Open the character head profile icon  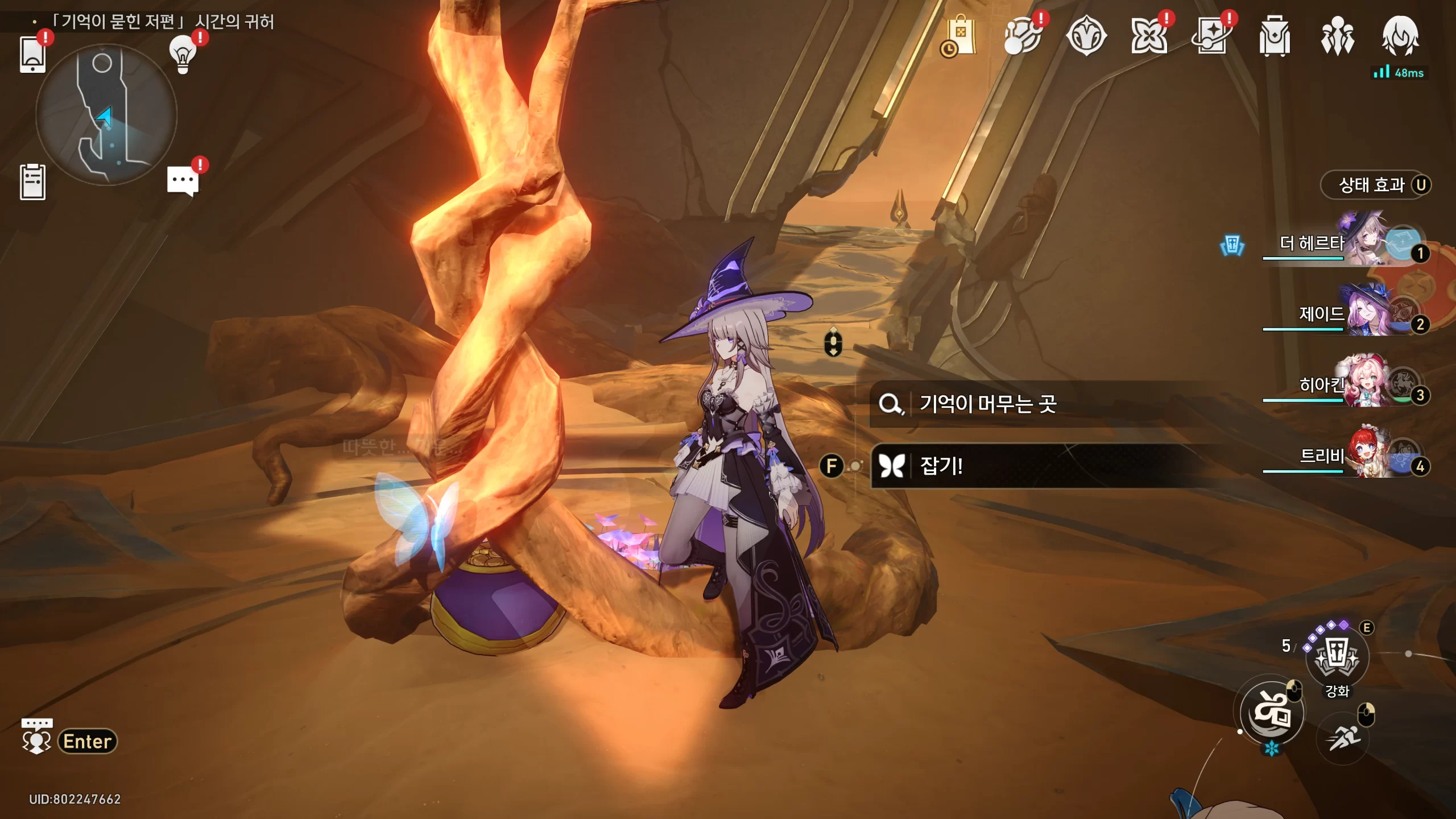[1400, 36]
